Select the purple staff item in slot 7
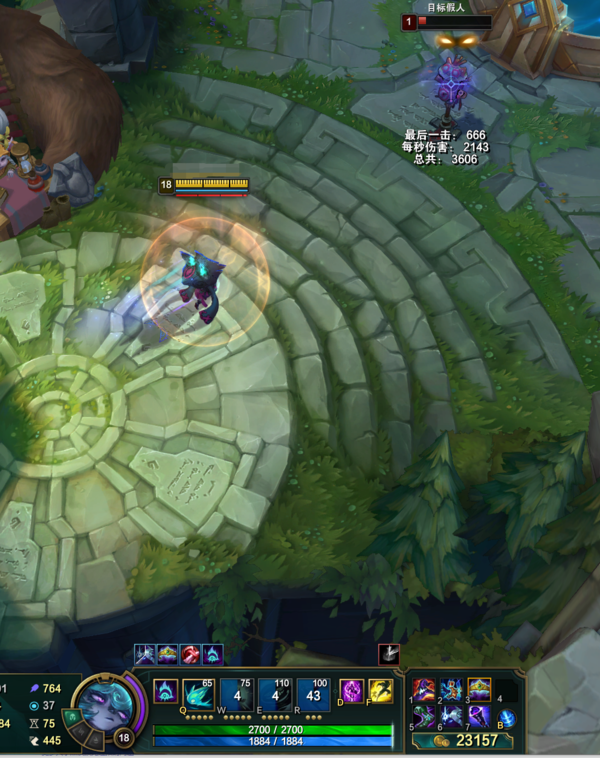Screen dimensions: 600x758 click(x=479, y=717)
